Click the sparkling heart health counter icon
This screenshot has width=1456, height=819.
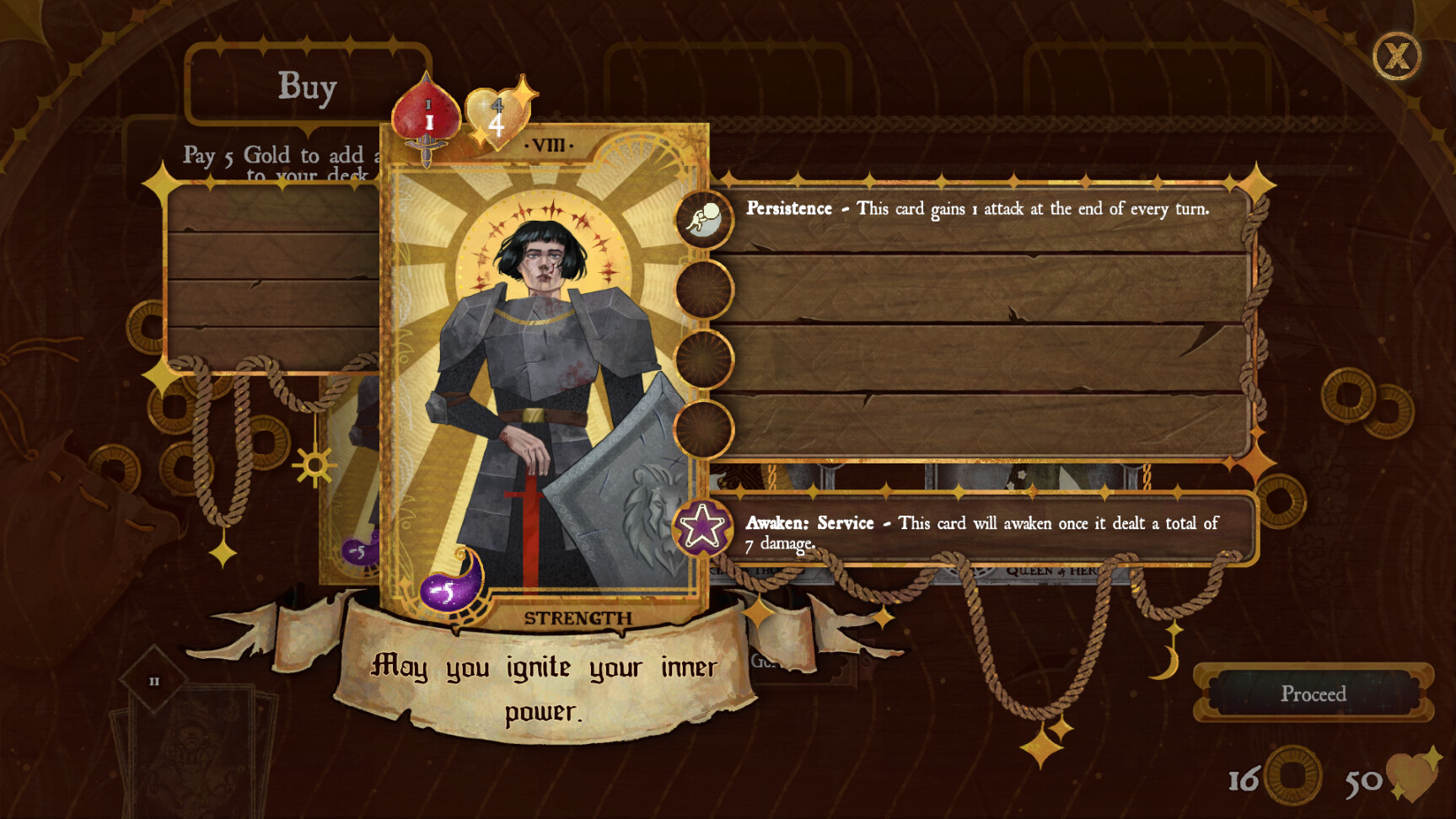point(1410,779)
